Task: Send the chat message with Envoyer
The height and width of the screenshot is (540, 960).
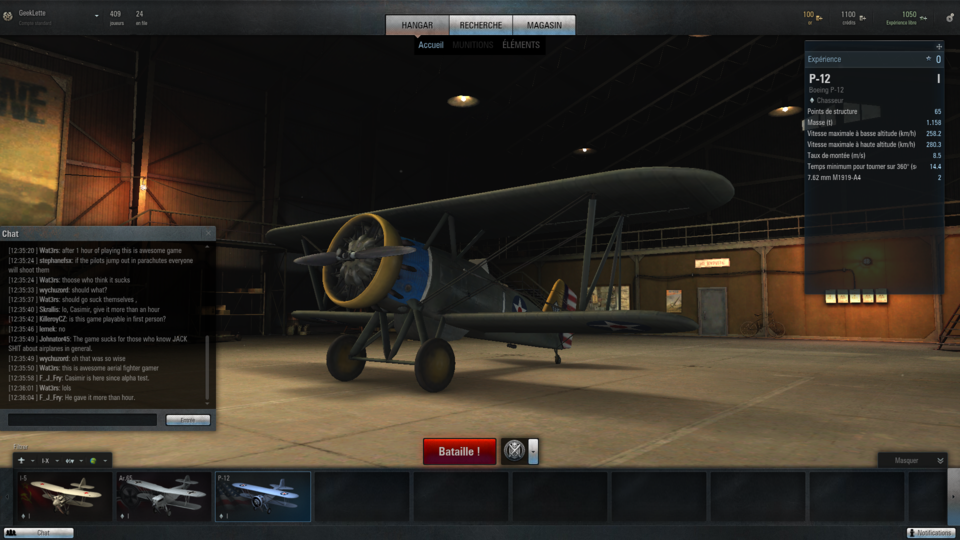Action: point(188,420)
